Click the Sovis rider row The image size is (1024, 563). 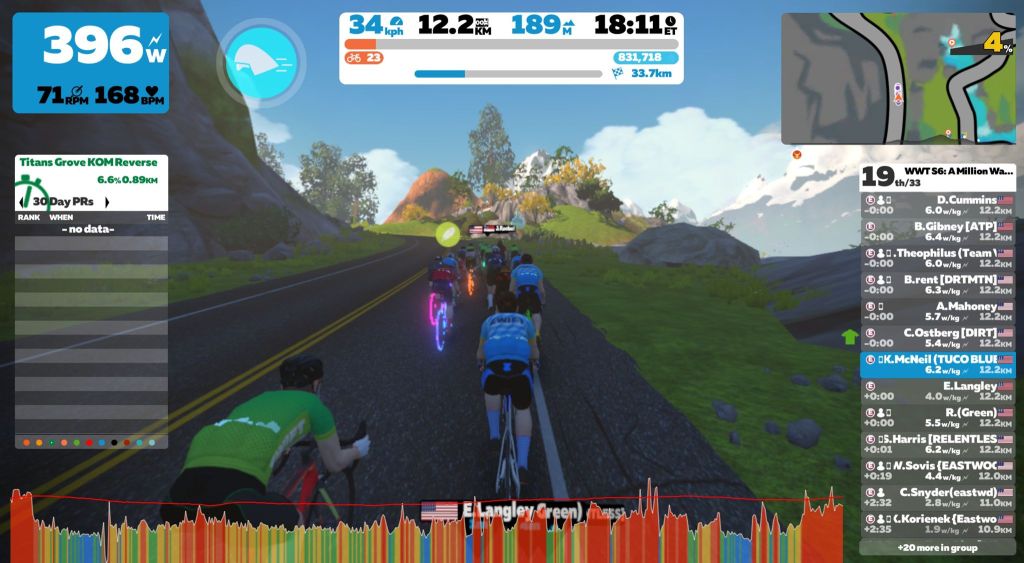click(x=938, y=470)
